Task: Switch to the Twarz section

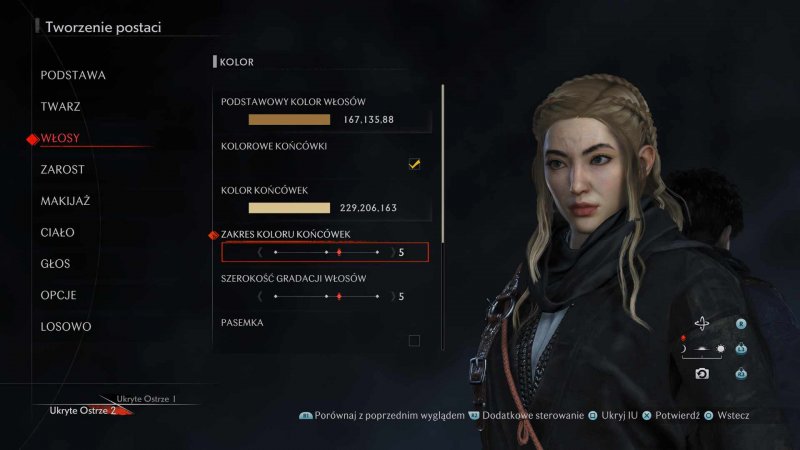Action: [61, 106]
